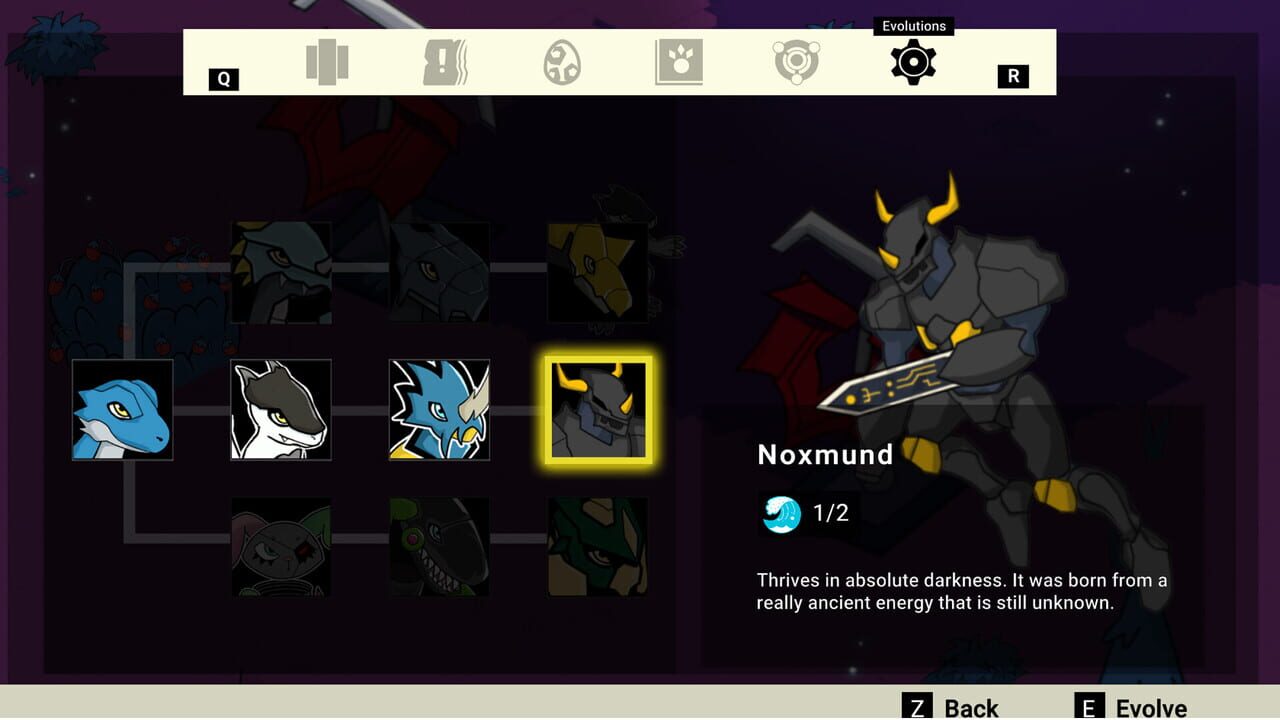The image size is (1280, 720).
Task: Select the moves book icon in the top bar
Action: (444, 62)
